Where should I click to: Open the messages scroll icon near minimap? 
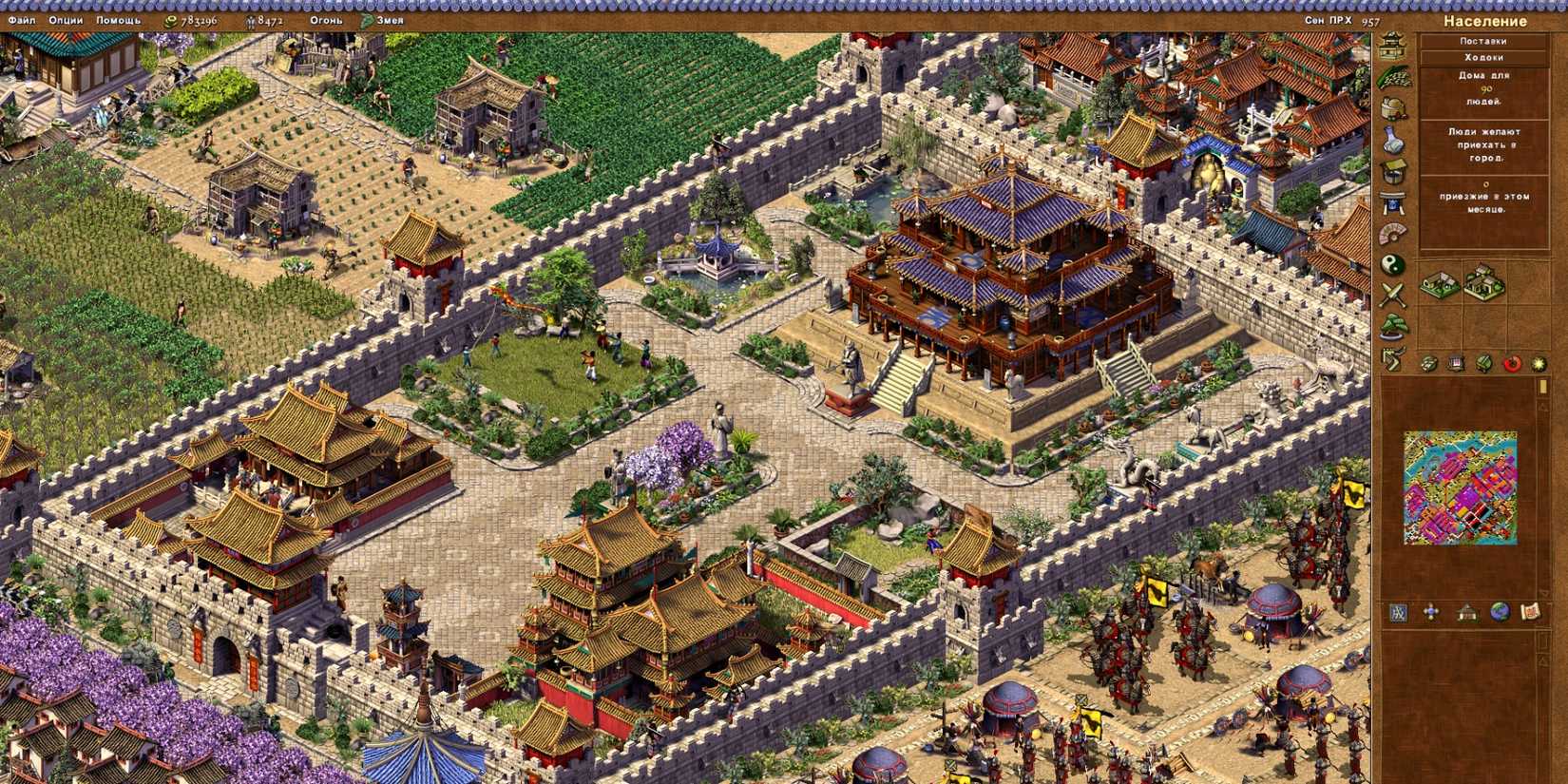1530,611
